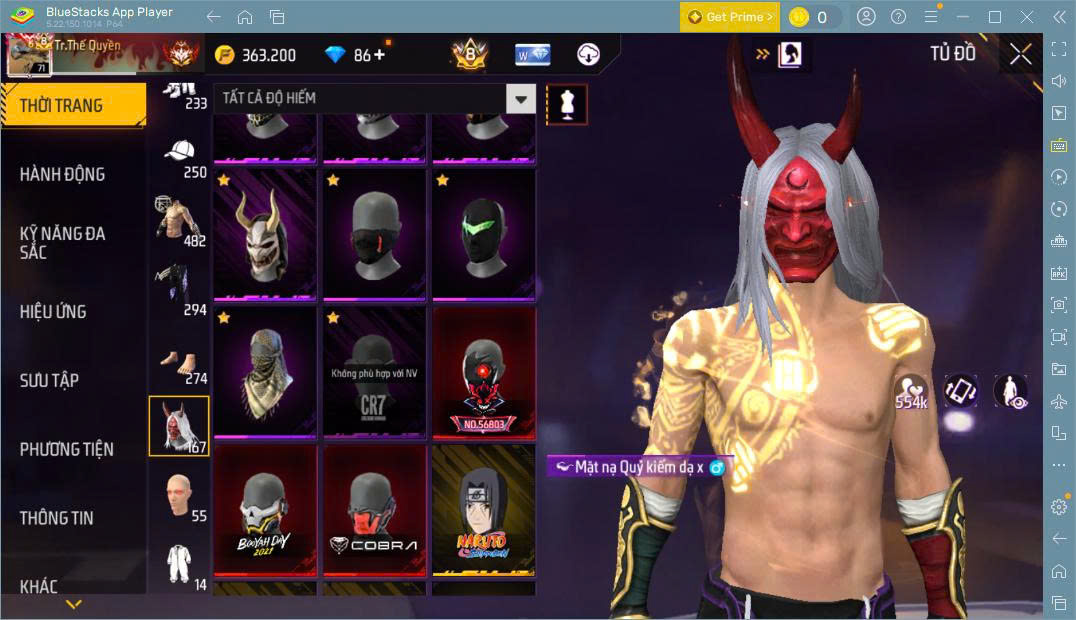Toggle the mannequin preview icon
Screen dimensions: 1076x620
point(567,104)
